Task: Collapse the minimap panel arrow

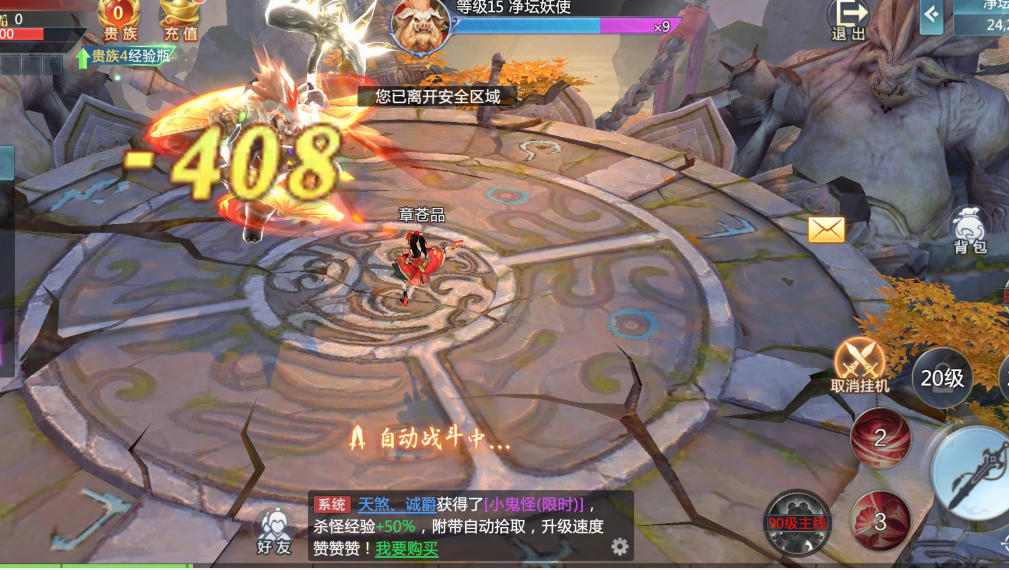Action: tap(932, 15)
